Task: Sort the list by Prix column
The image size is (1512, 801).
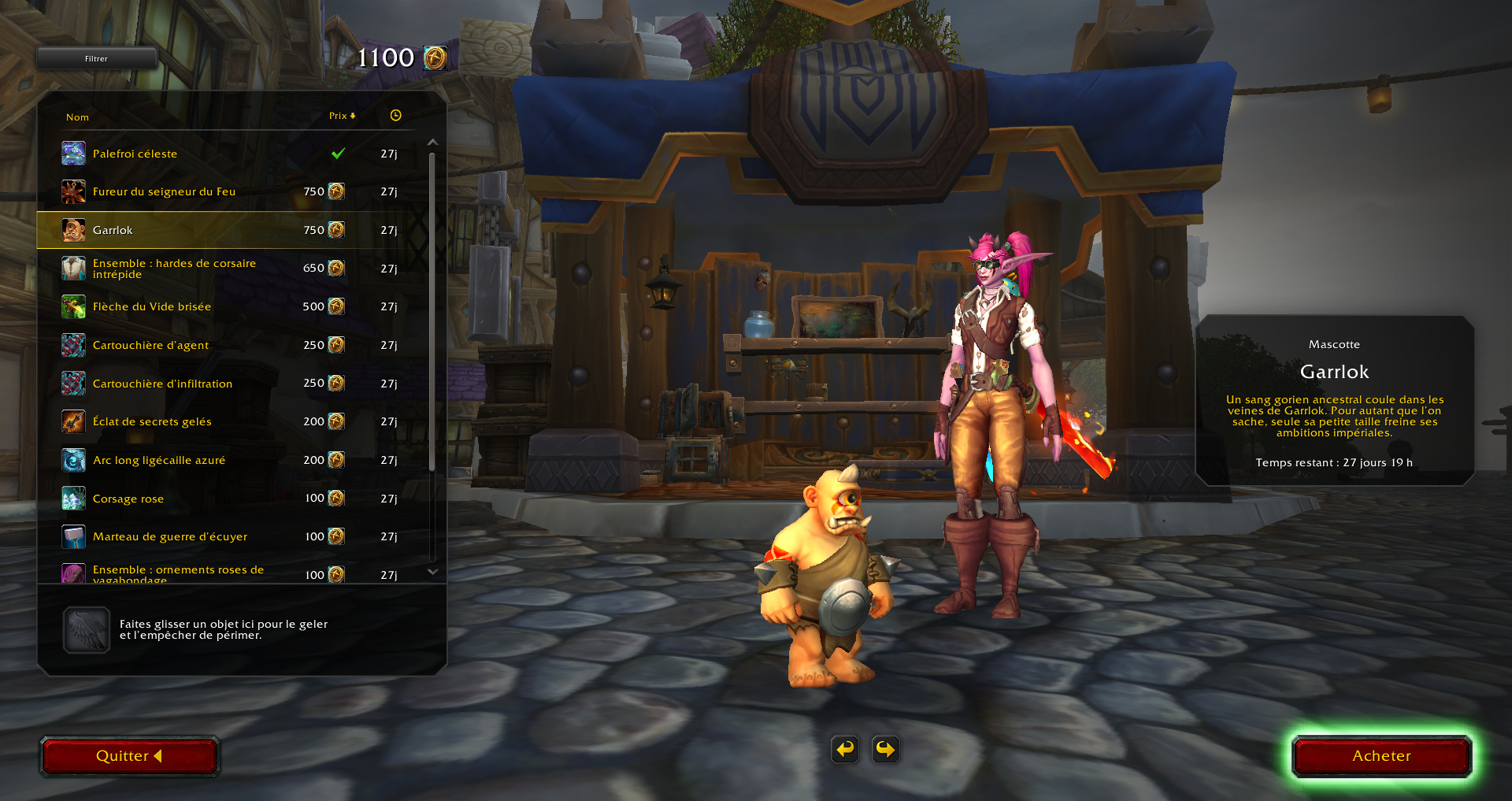Action: [341, 116]
